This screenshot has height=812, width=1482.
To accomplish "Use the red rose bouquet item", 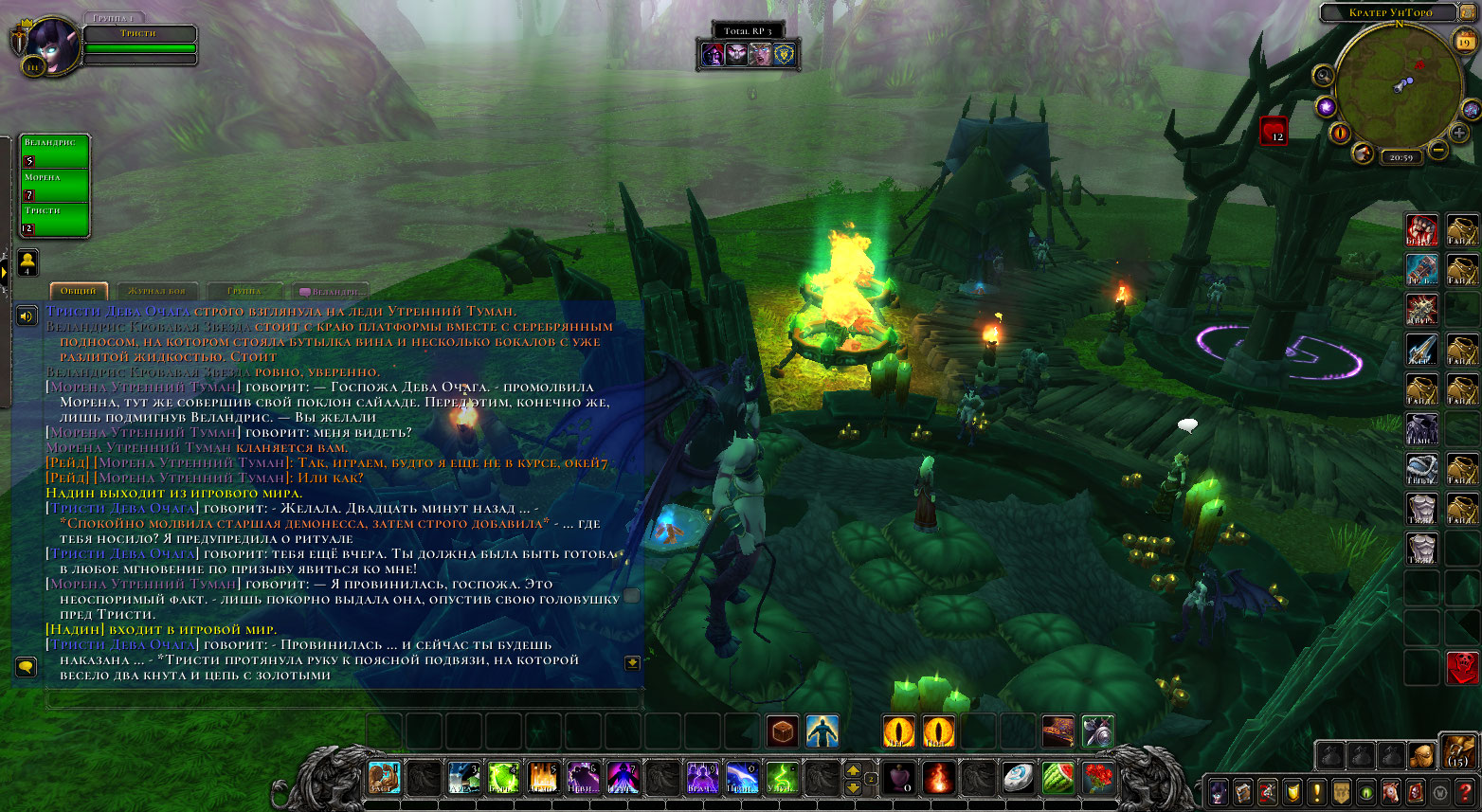I will (1098, 779).
